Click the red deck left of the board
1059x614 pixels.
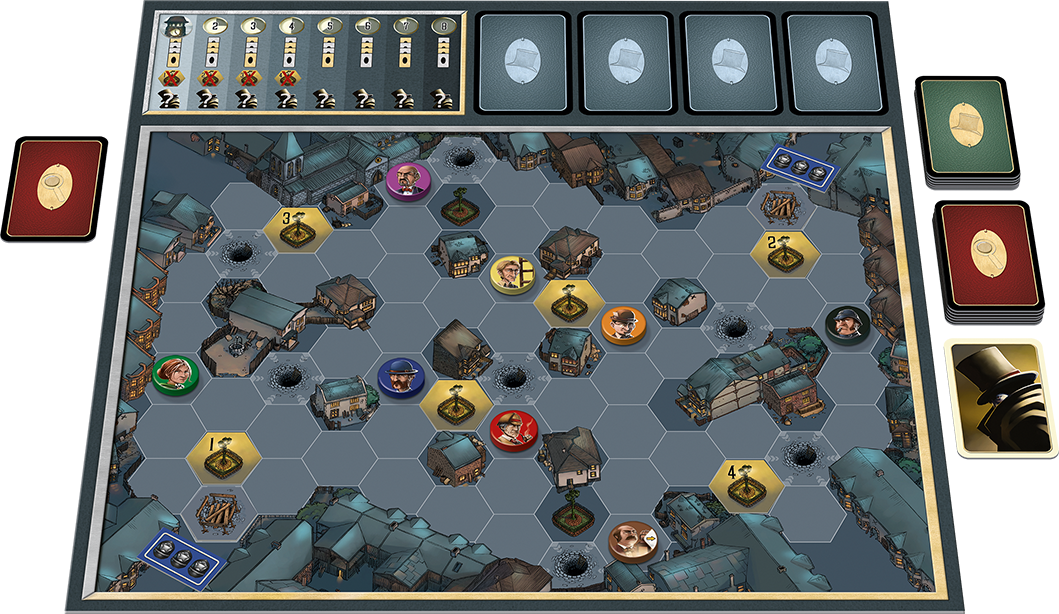[55, 188]
